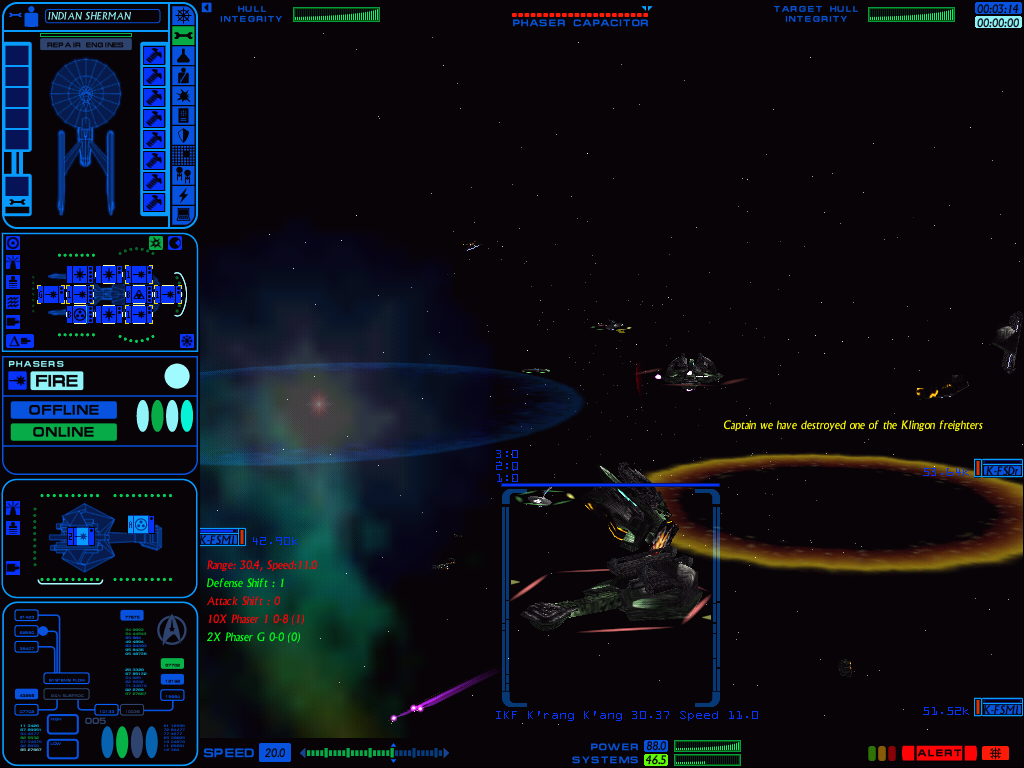Toggle the green starburst weapons icon

(156, 243)
